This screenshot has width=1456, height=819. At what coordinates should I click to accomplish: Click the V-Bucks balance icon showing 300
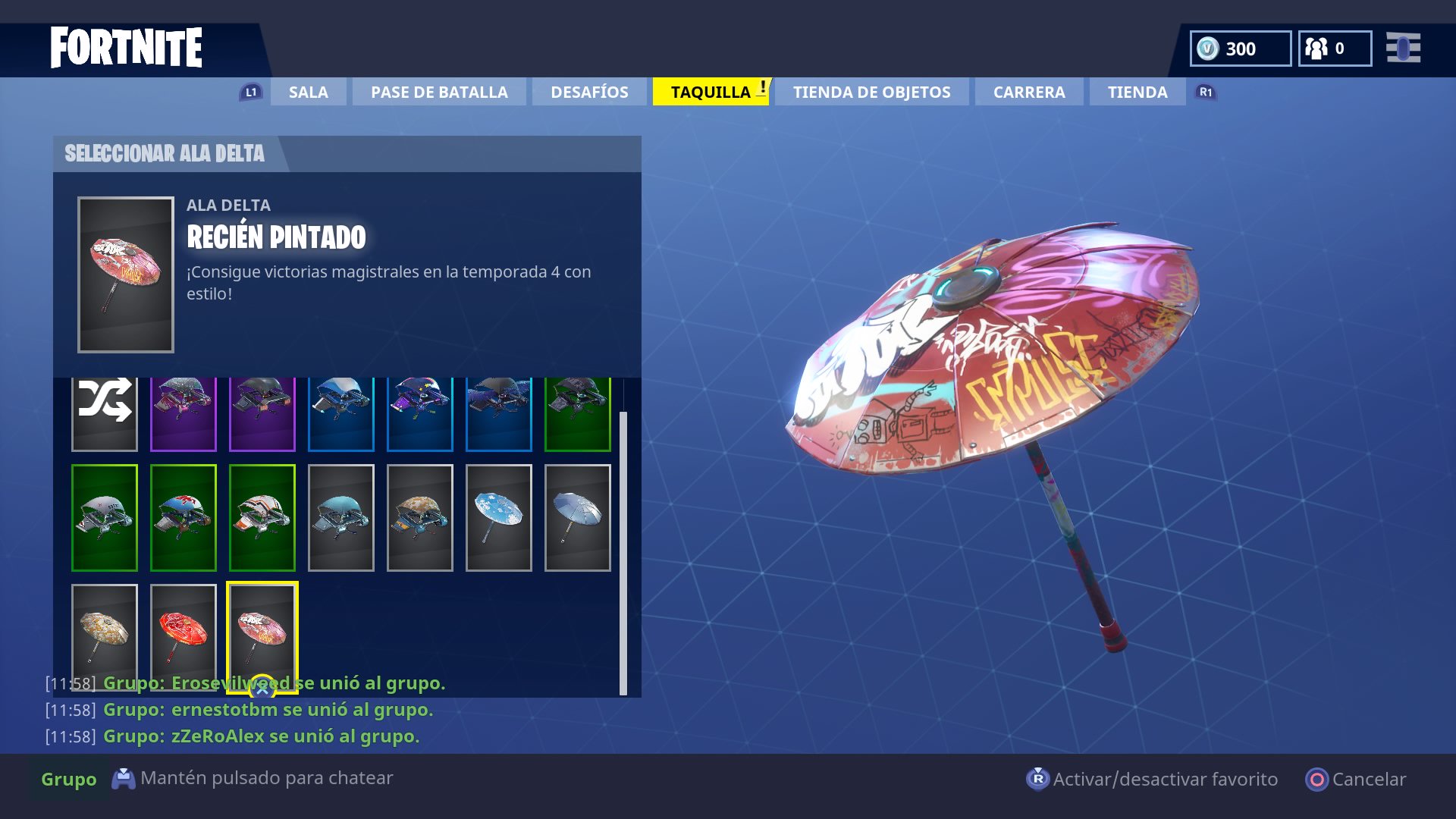(1206, 49)
